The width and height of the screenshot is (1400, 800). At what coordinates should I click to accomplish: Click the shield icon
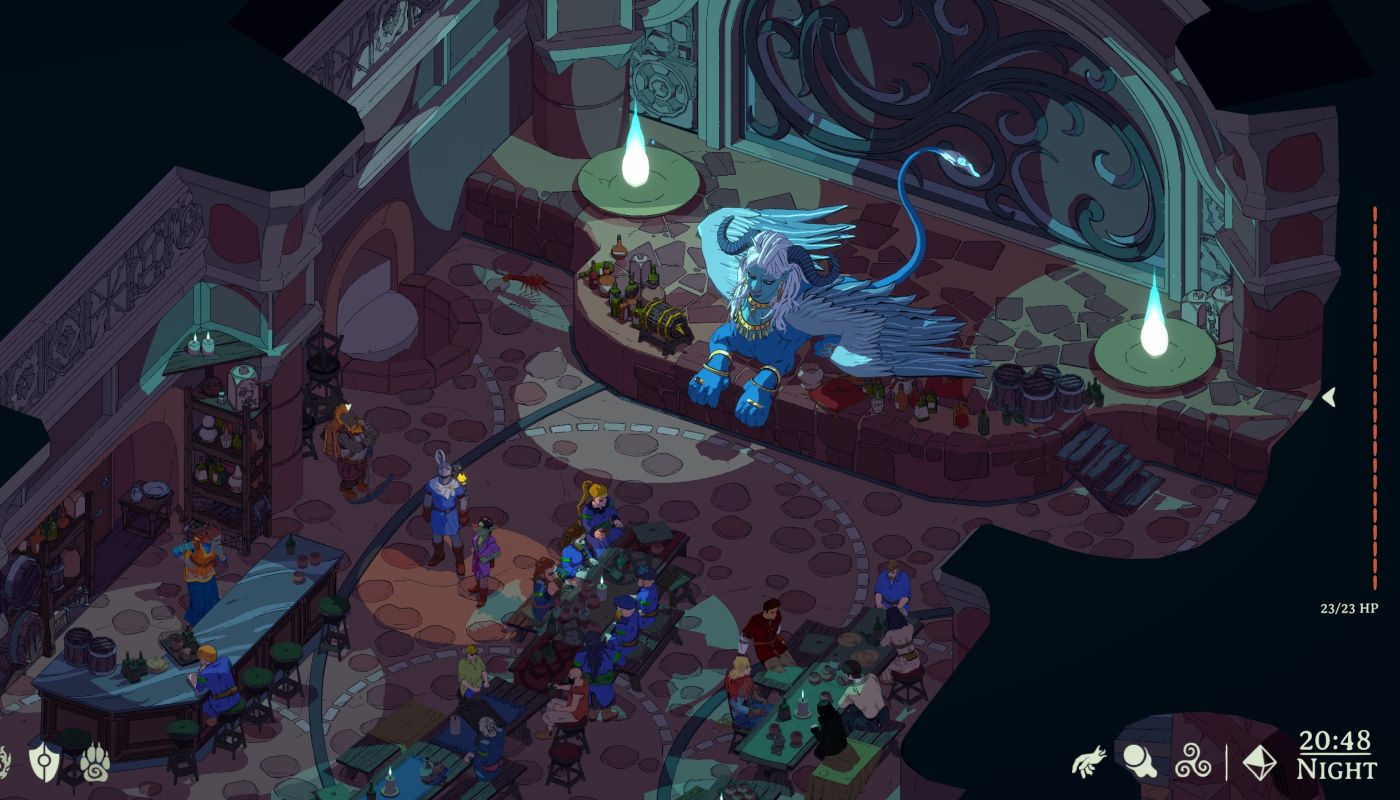point(45,762)
